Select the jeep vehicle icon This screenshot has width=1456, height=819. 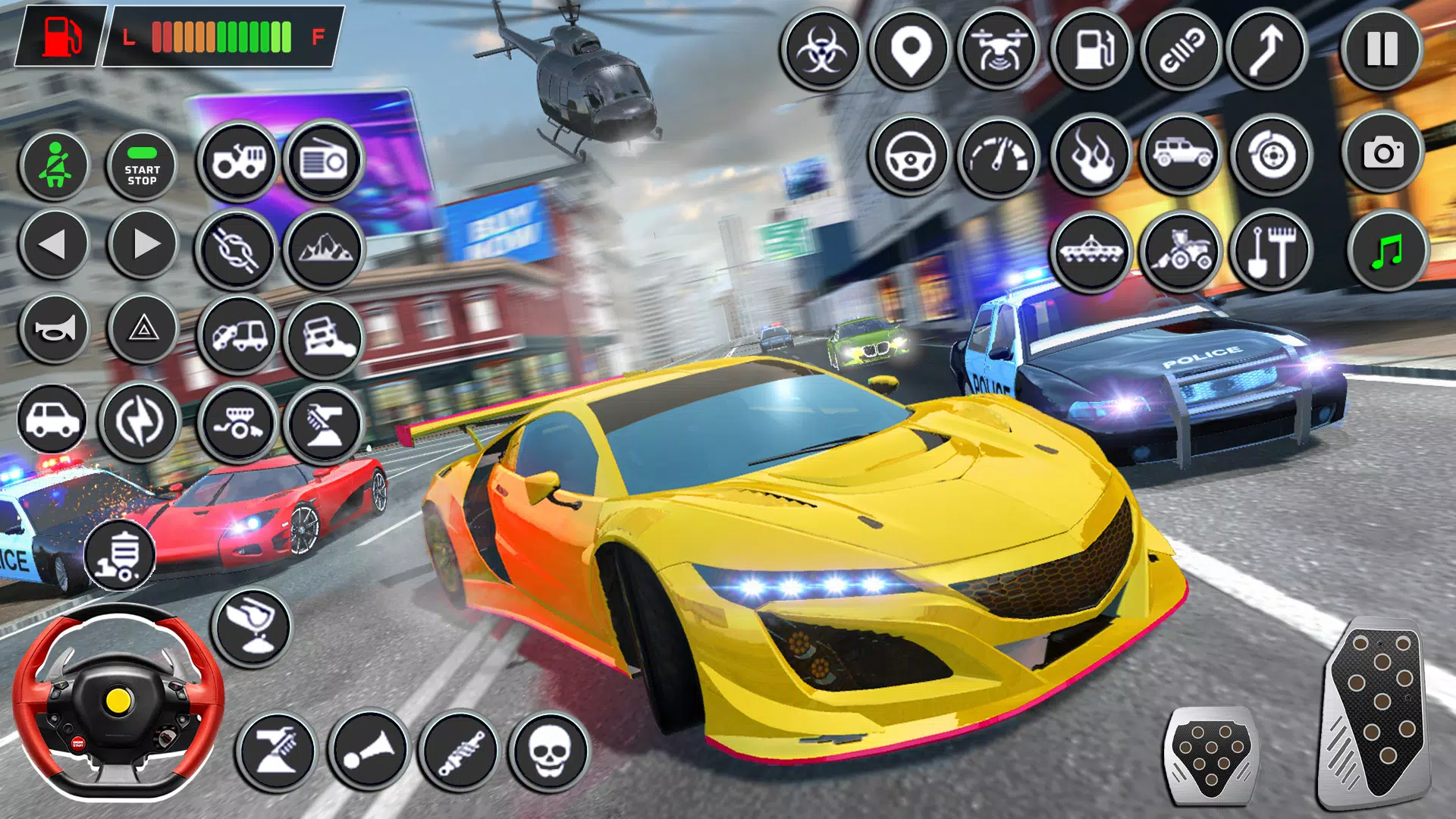point(1181,155)
